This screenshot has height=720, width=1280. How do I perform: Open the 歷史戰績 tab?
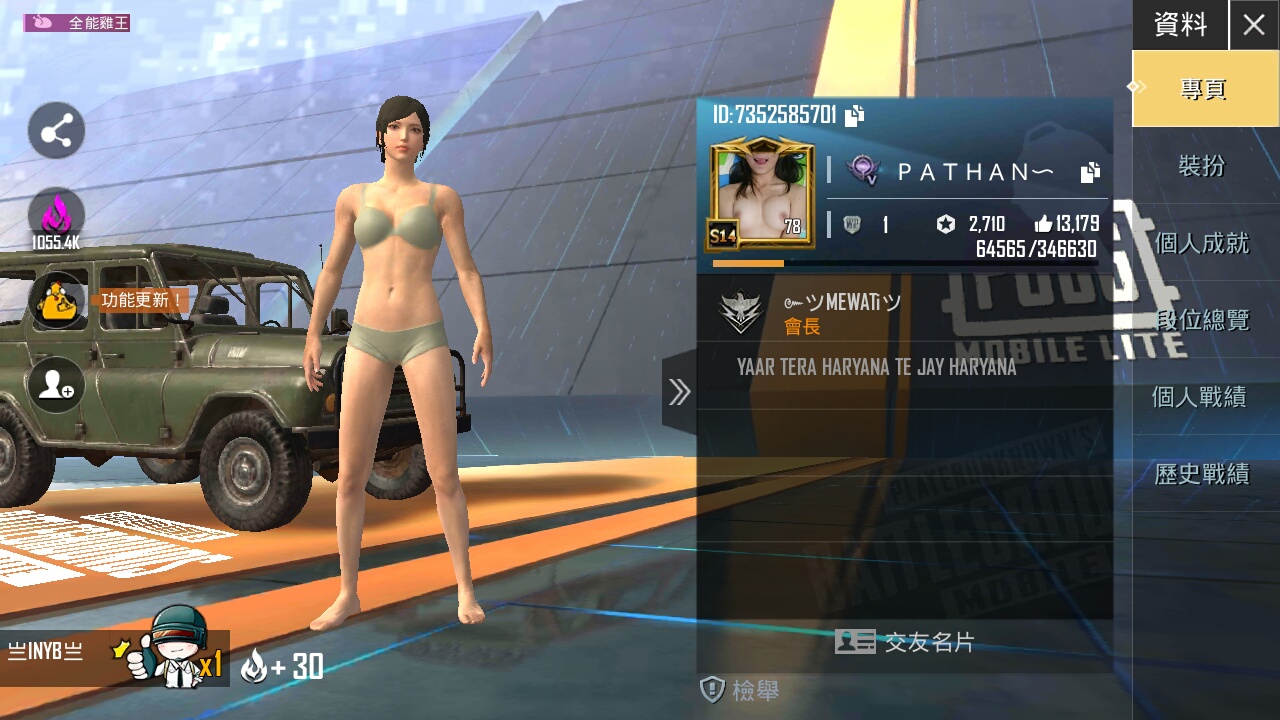[1202, 474]
